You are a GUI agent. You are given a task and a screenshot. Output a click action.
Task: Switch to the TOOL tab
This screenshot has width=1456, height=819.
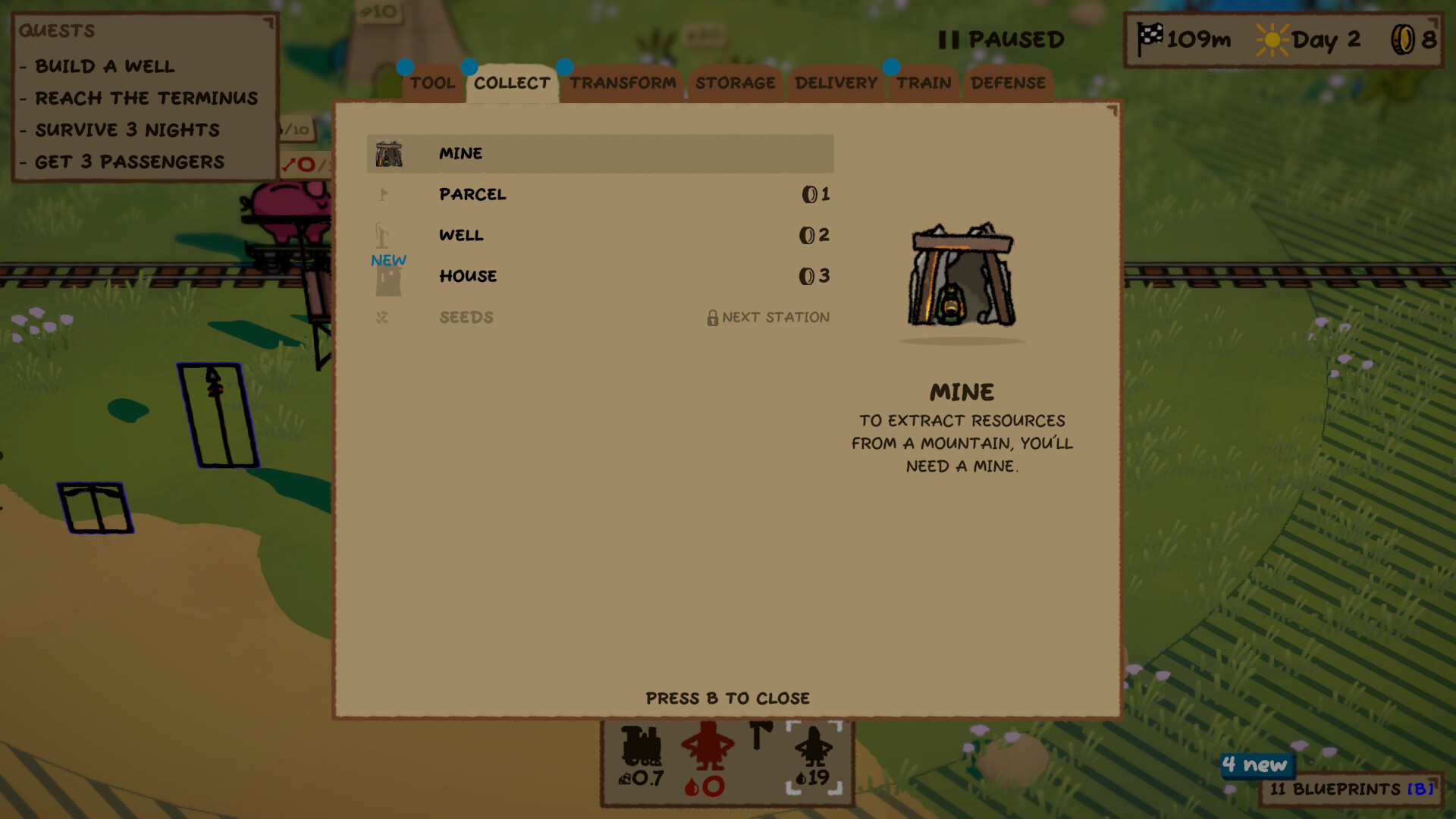(432, 83)
